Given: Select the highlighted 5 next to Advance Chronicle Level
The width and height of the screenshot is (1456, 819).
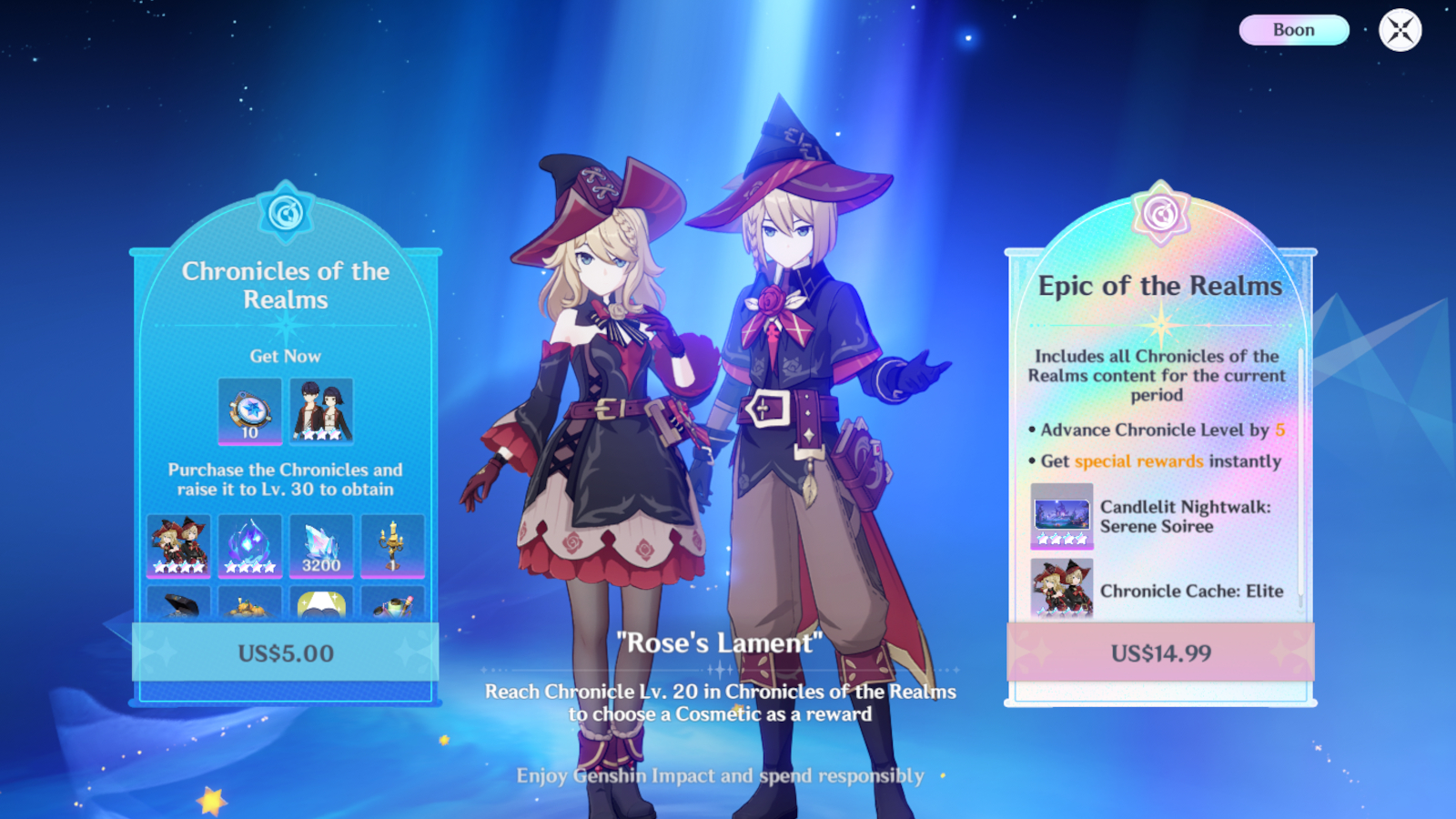Looking at the screenshot, I should [1280, 430].
